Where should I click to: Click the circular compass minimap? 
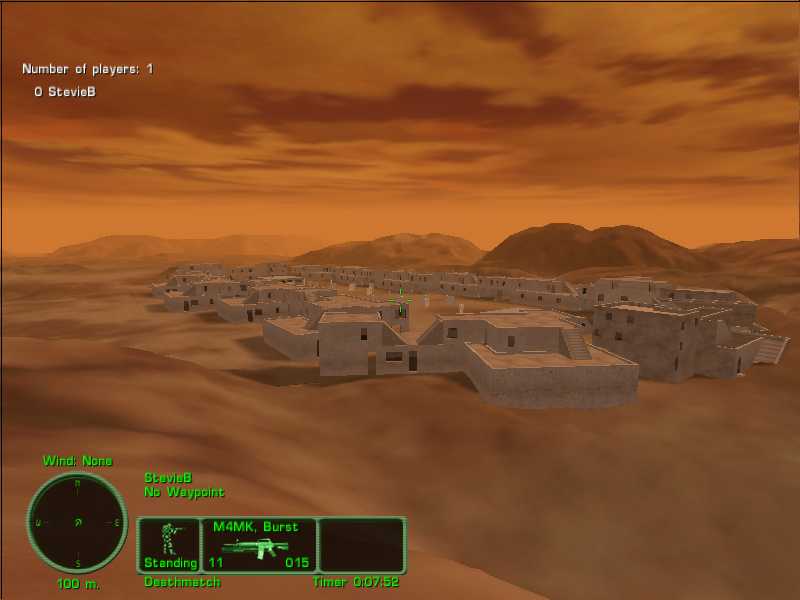pyautogui.click(x=77, y=522)
